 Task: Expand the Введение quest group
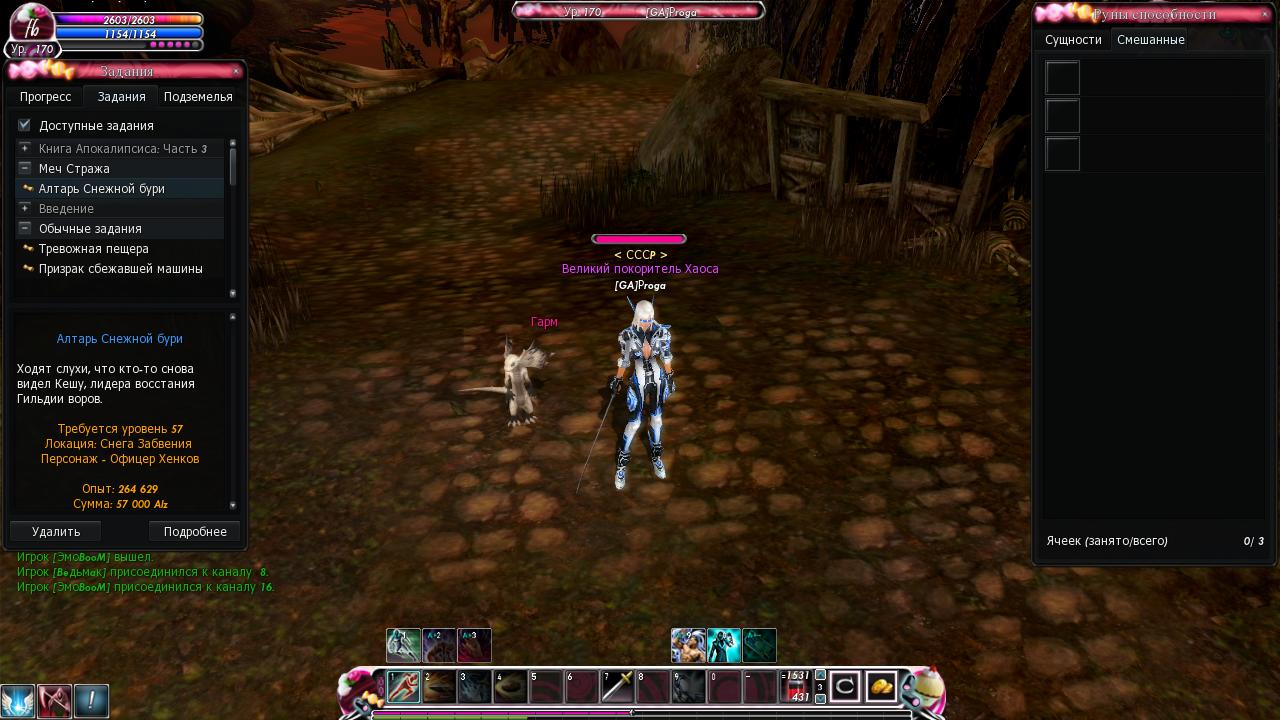click(25, 208)
